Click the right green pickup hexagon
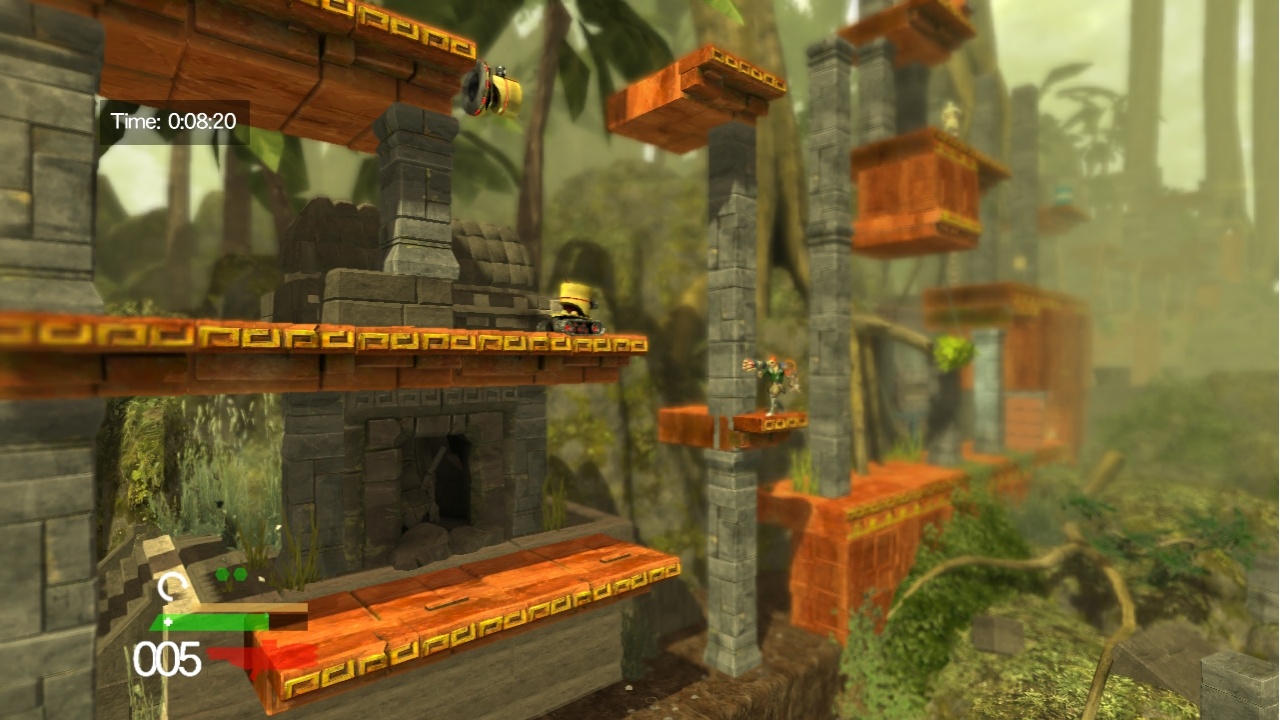Screen dimensions: 1280x720 pos(240,573)
